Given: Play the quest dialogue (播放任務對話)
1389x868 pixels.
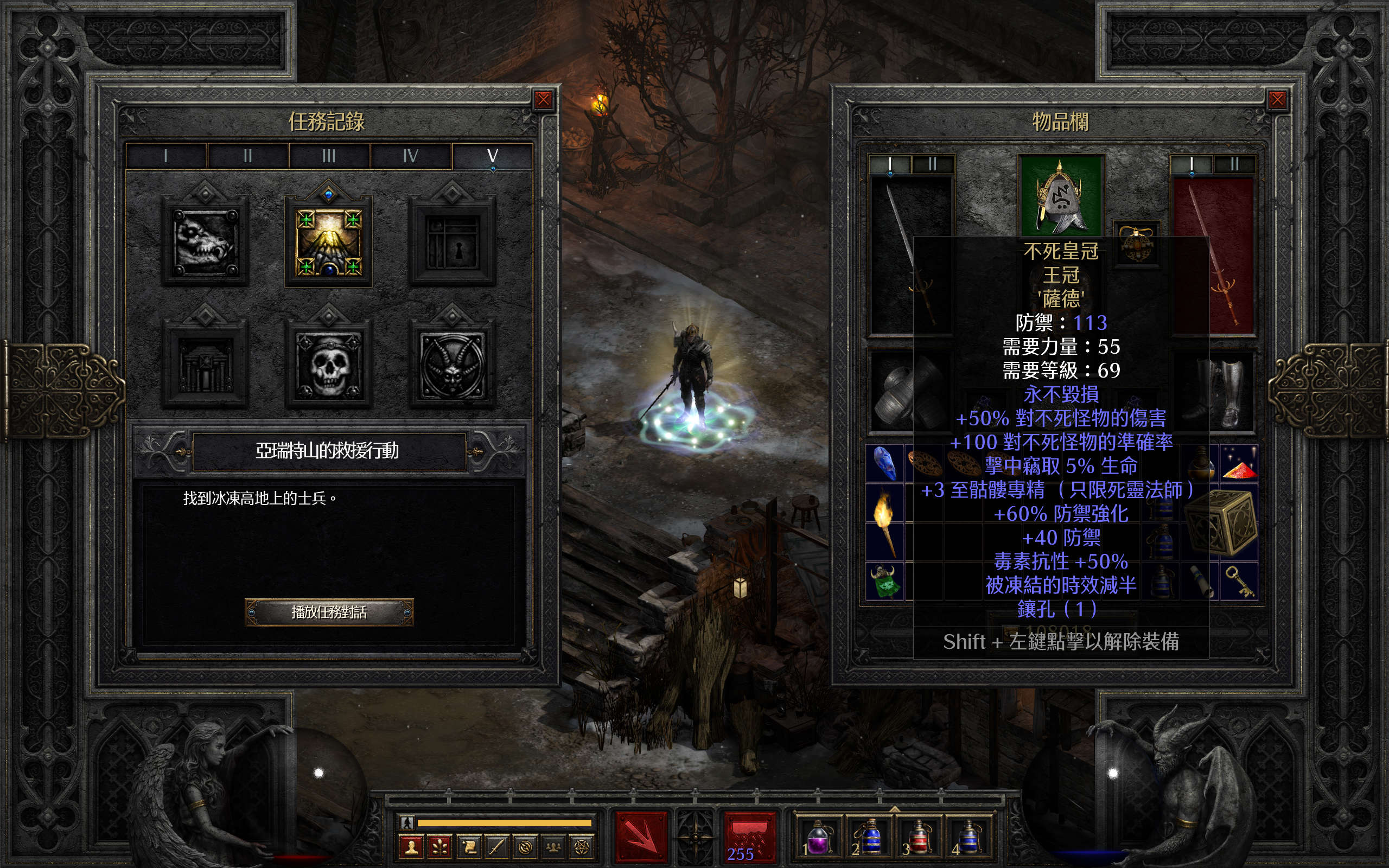Looking at the screenshot, I should 329,612.
